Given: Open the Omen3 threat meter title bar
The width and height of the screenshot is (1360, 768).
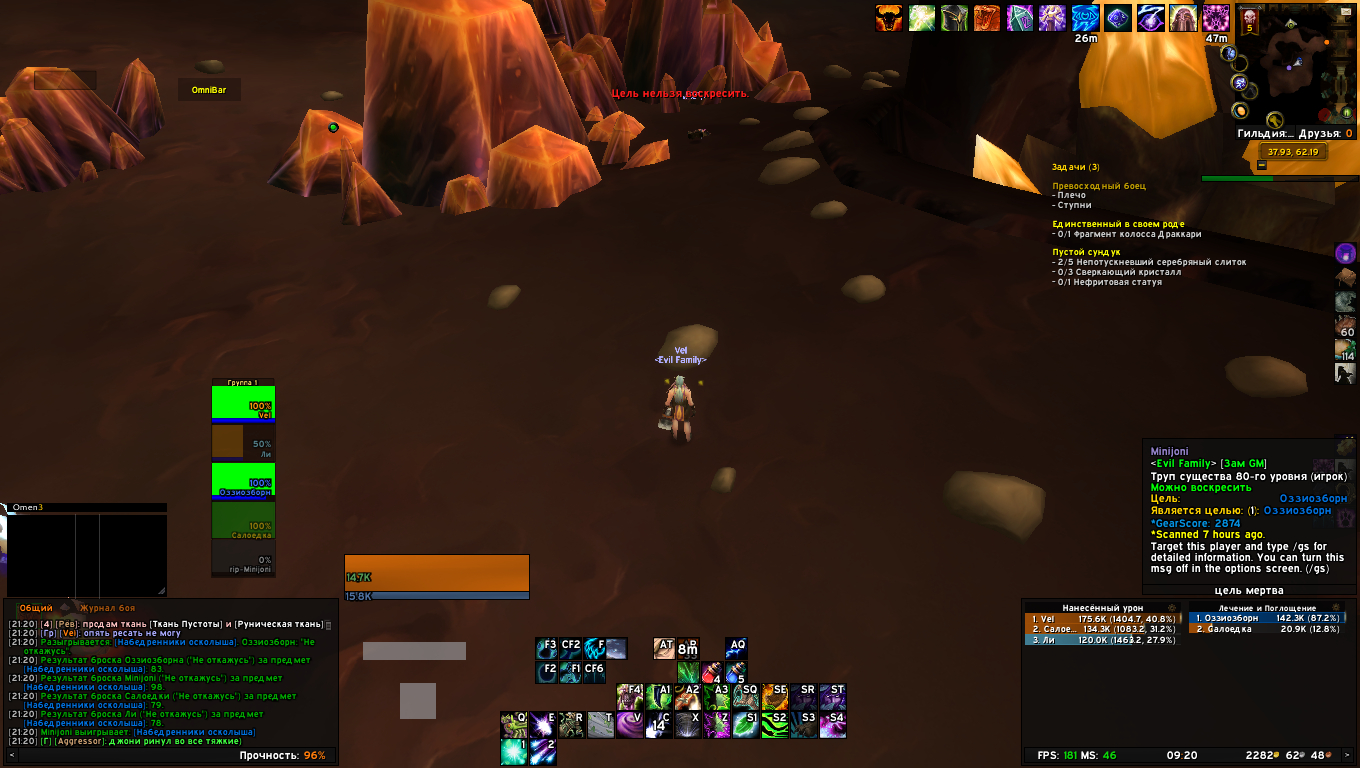Looking at the screenshot, I should (85, 508).
